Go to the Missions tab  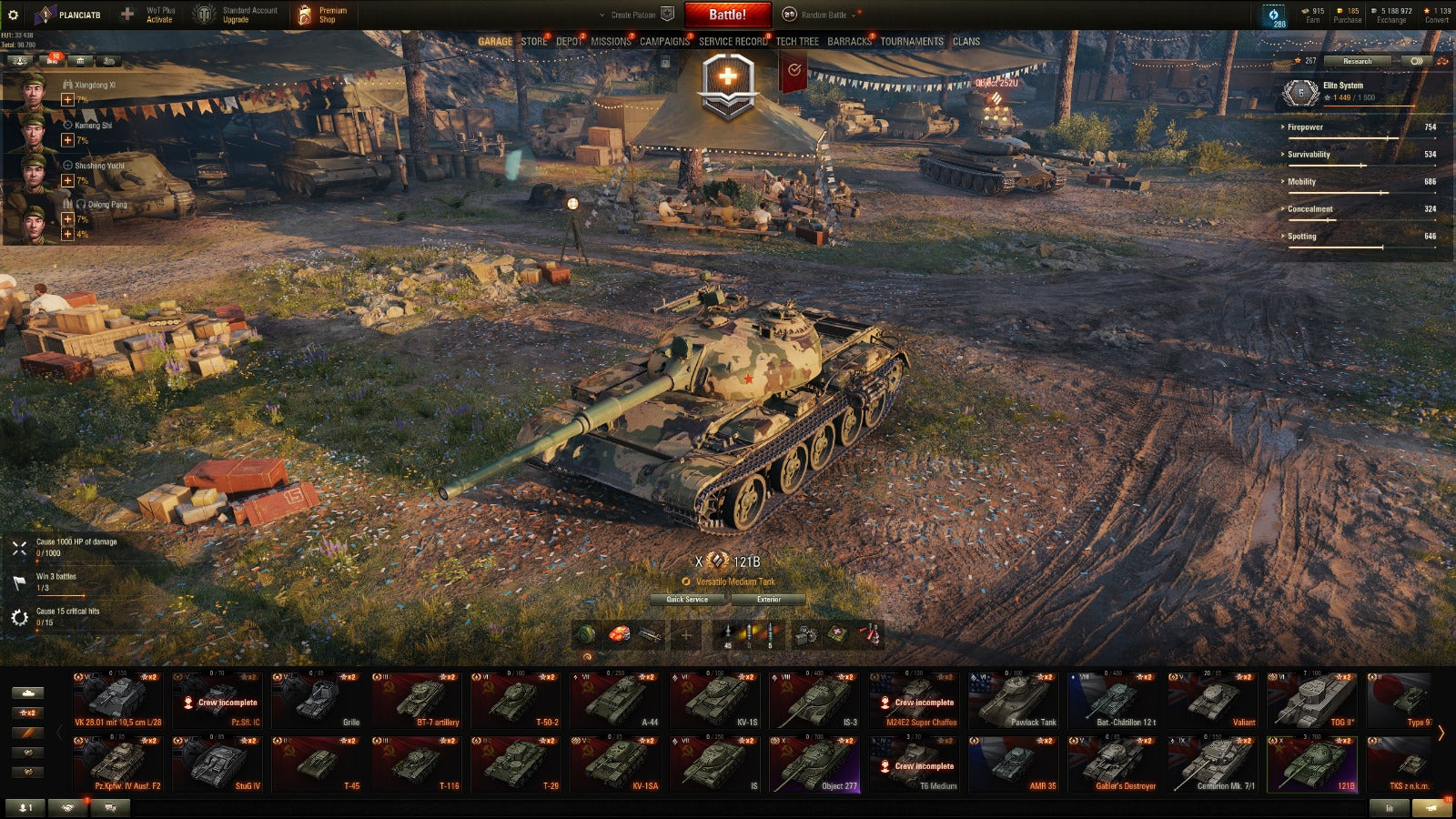tap(611, 42)
